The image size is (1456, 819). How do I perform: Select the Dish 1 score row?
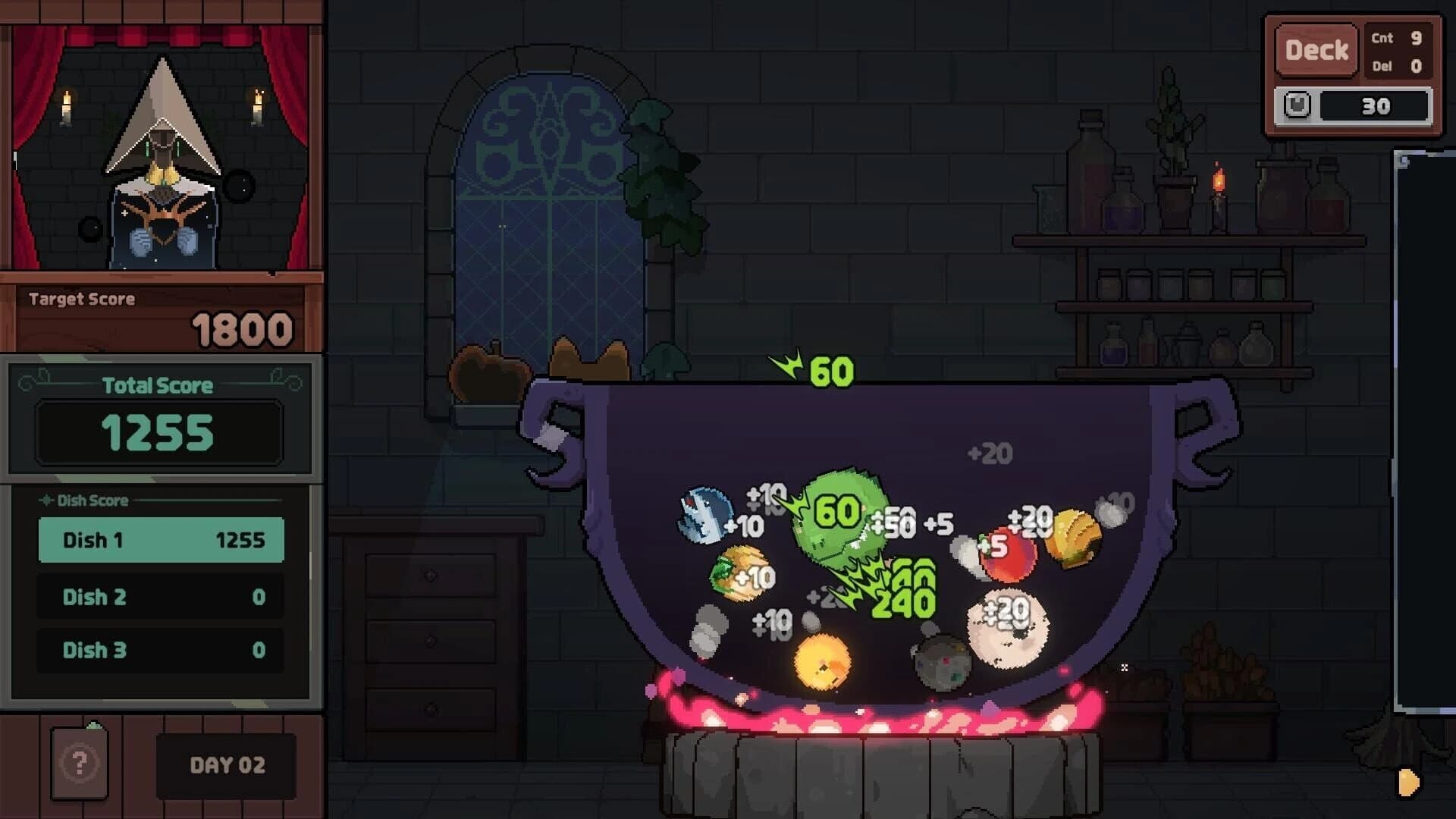(161, 541)
